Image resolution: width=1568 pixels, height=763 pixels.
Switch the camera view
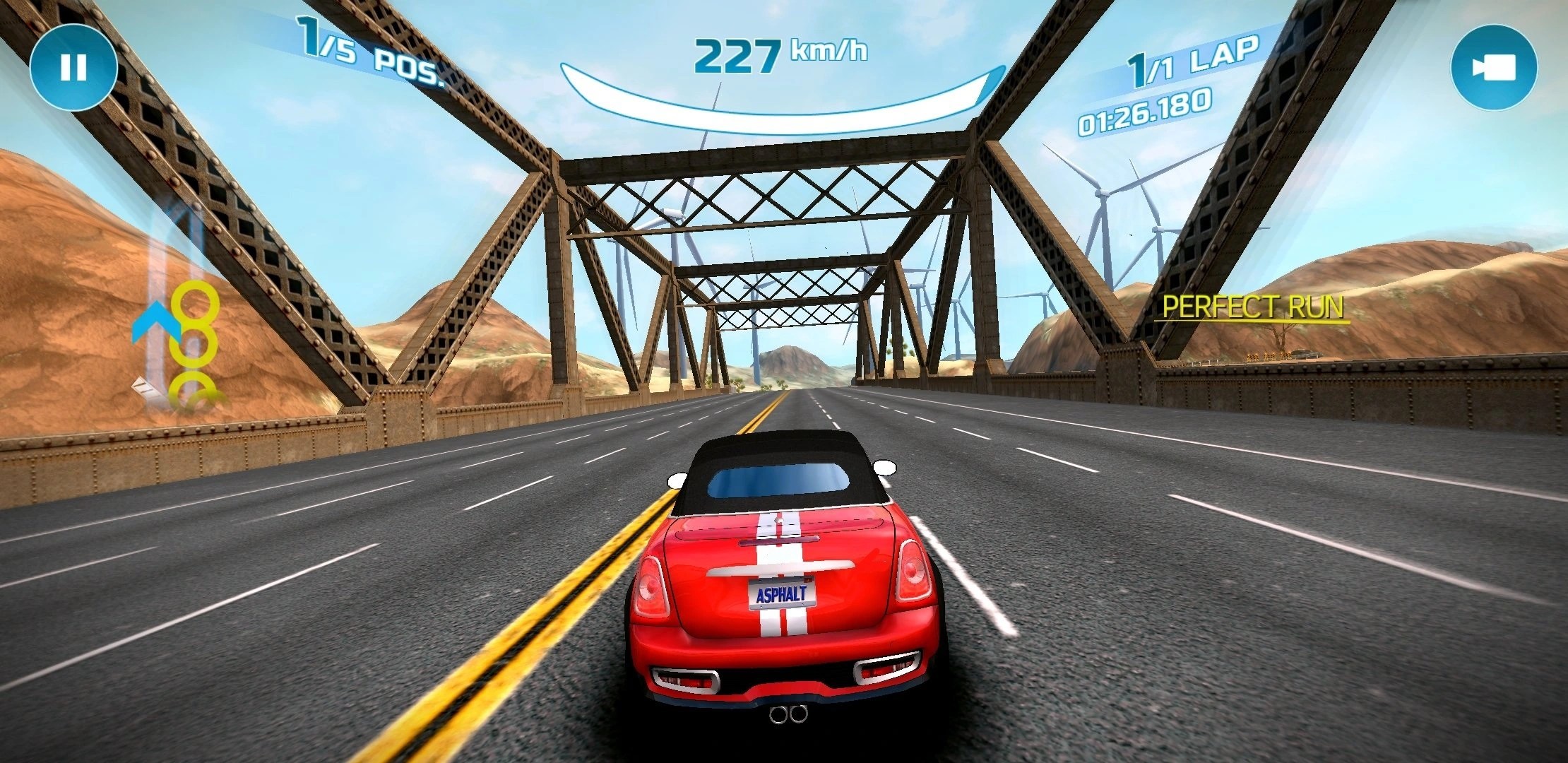(1493, 68)
